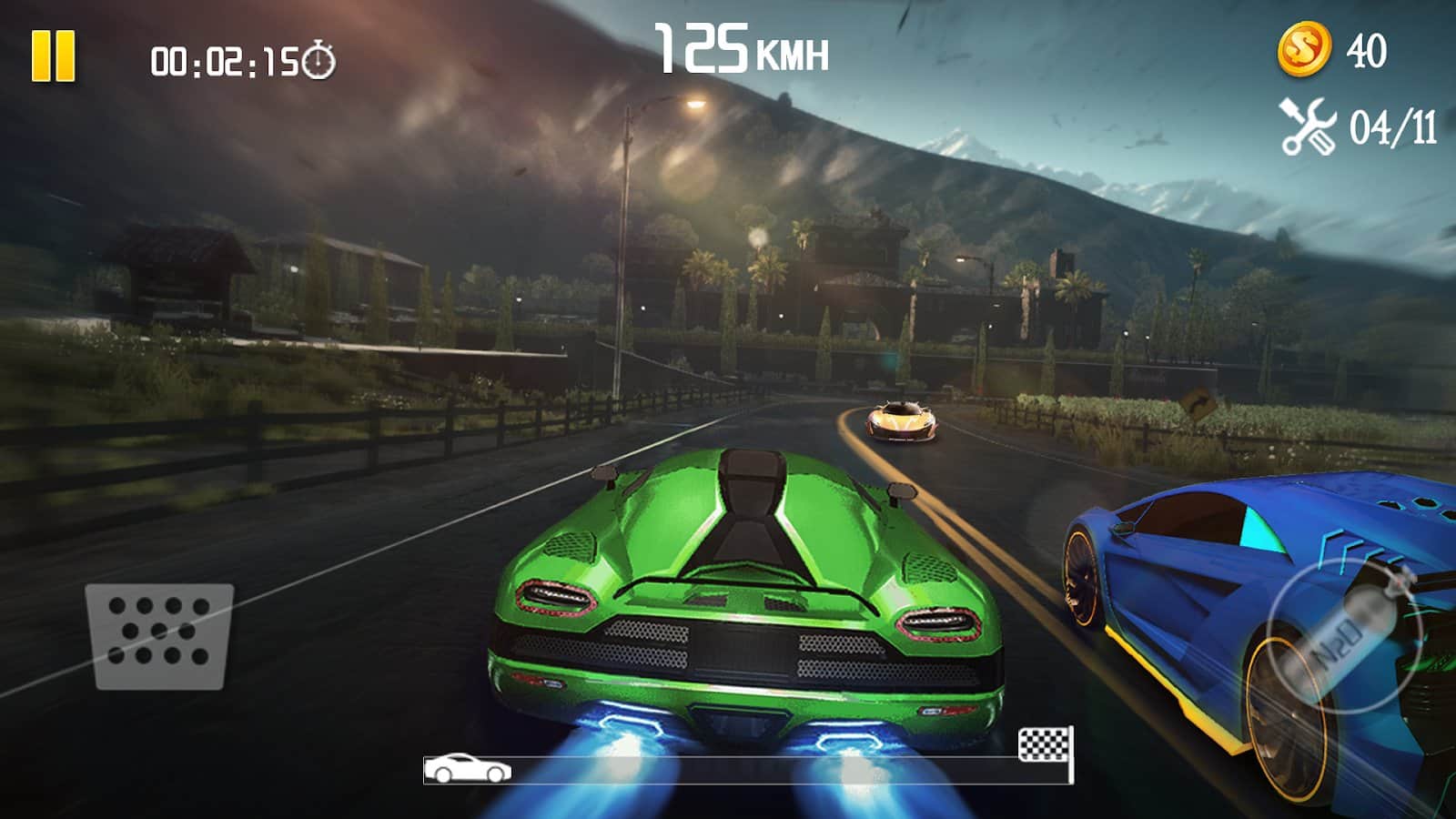Tap the brake pedal button
Screen dimensions: 1456x819
159,635
